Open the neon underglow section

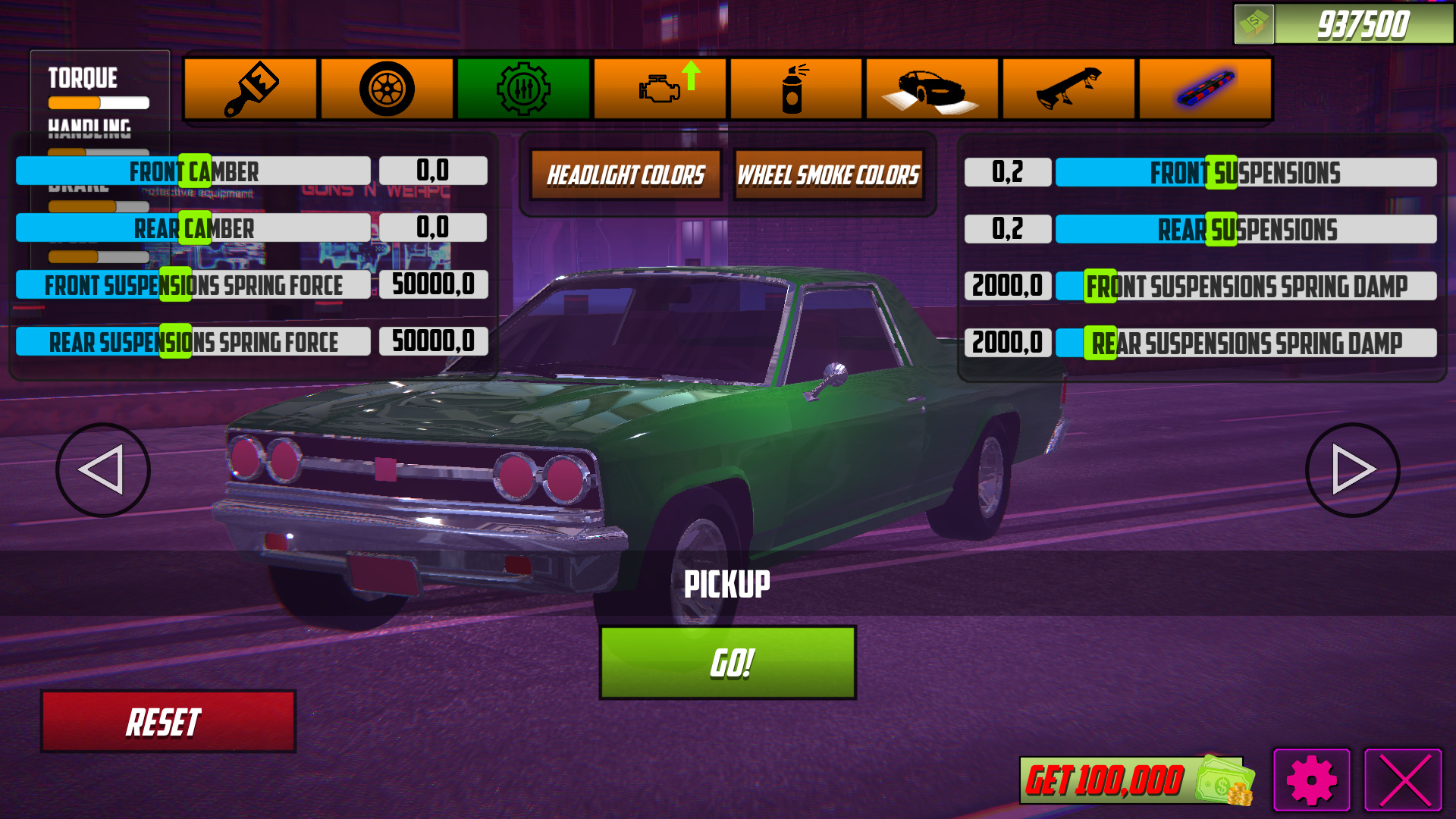coord(1206,89)
